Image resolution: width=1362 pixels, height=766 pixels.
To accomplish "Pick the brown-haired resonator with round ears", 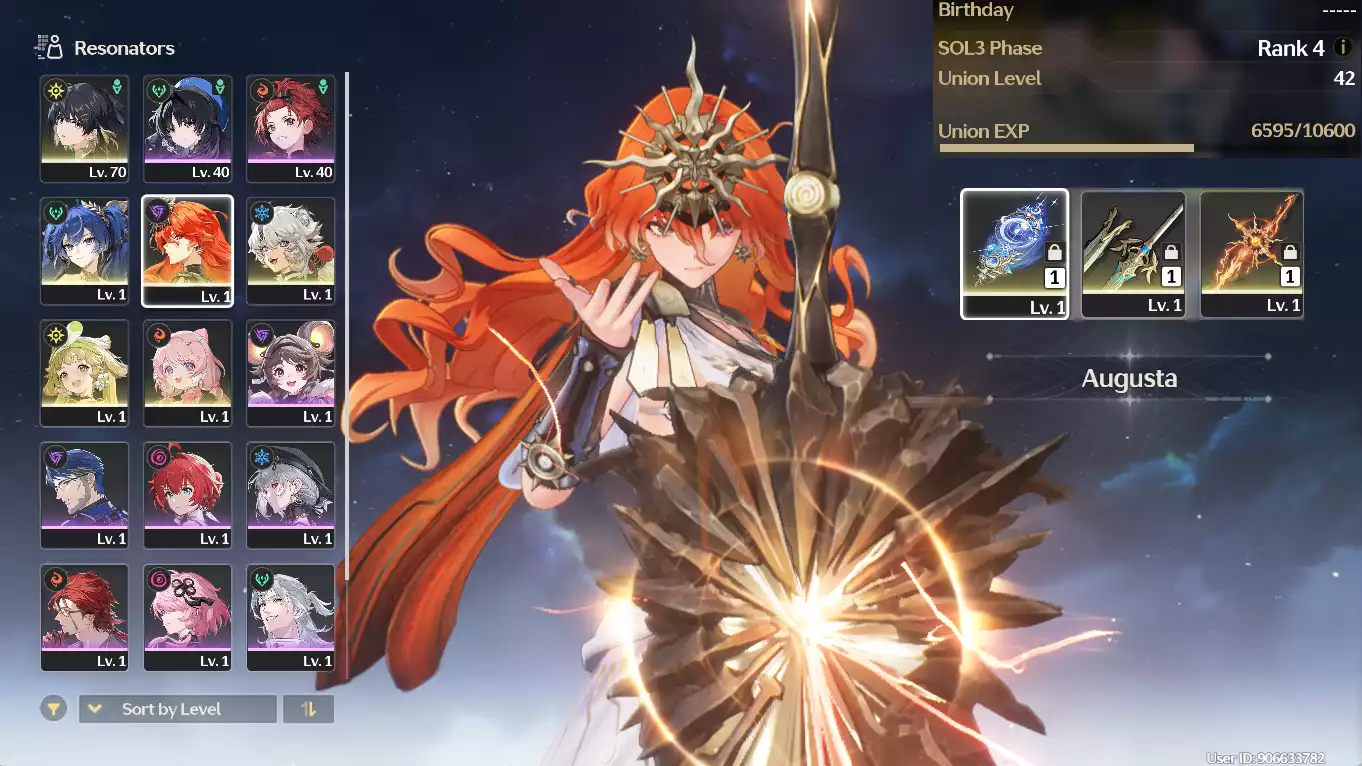I will pos(290,373).
